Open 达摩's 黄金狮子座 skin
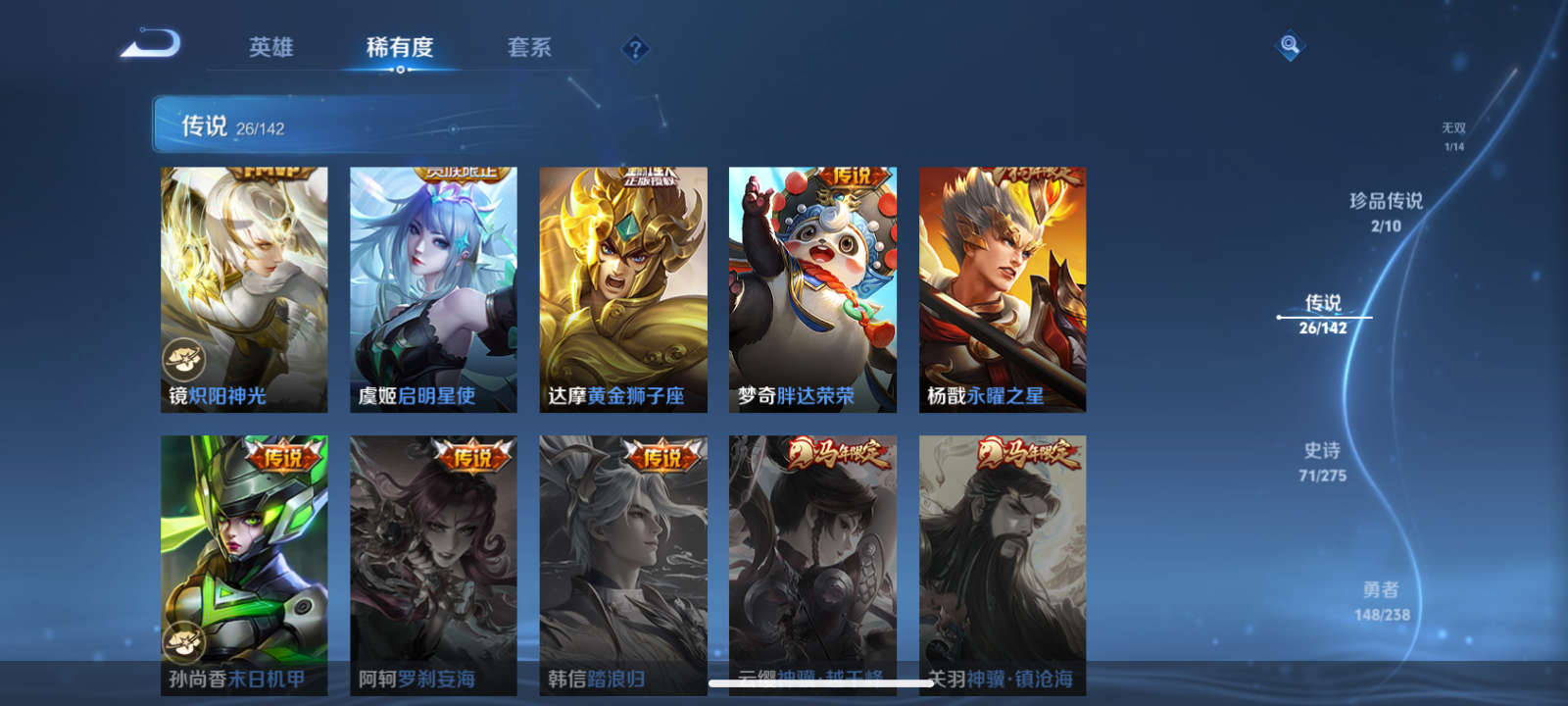 pyautogui.click(x=623, y=284)
